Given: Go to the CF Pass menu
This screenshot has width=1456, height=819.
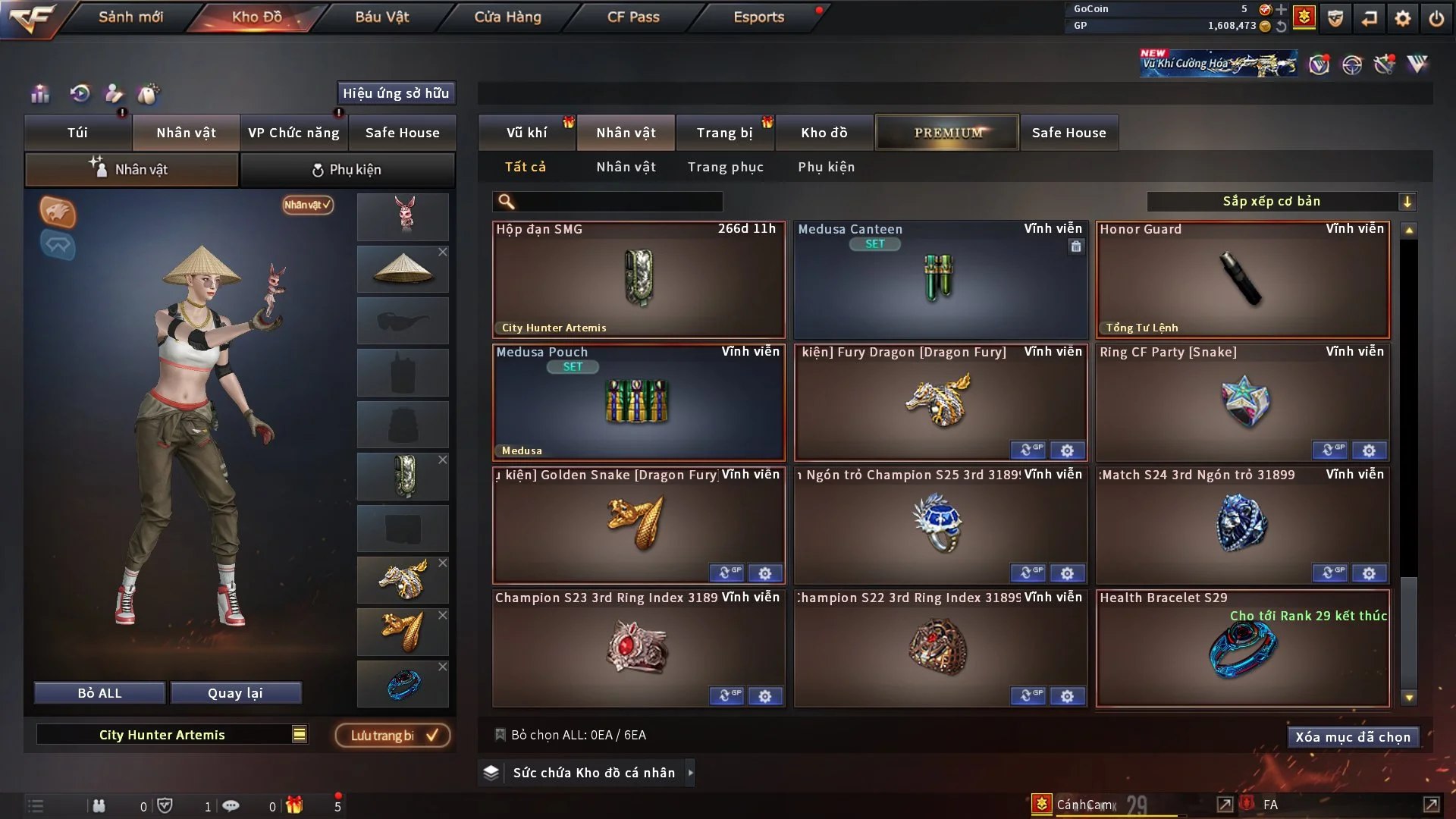Looking at the screenshot, I should 633,17.
